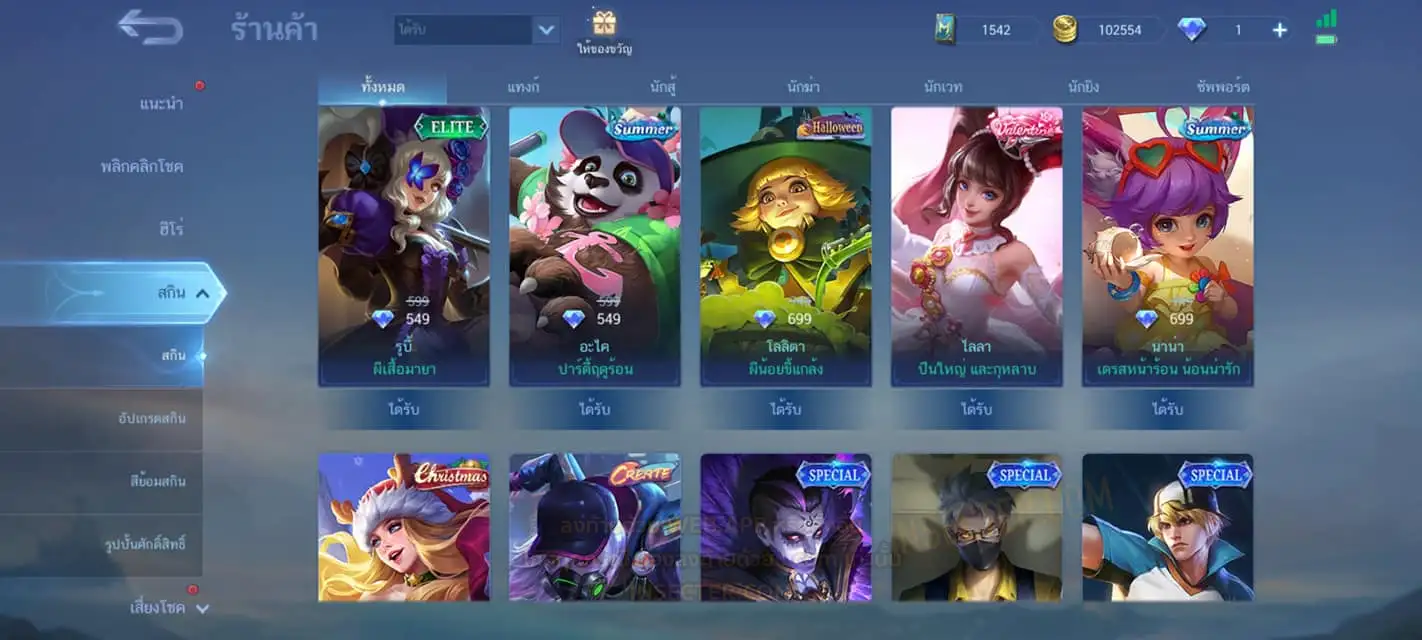Select the Elite รูบี้ skin card
The image size is (1422, 640).
404,245
